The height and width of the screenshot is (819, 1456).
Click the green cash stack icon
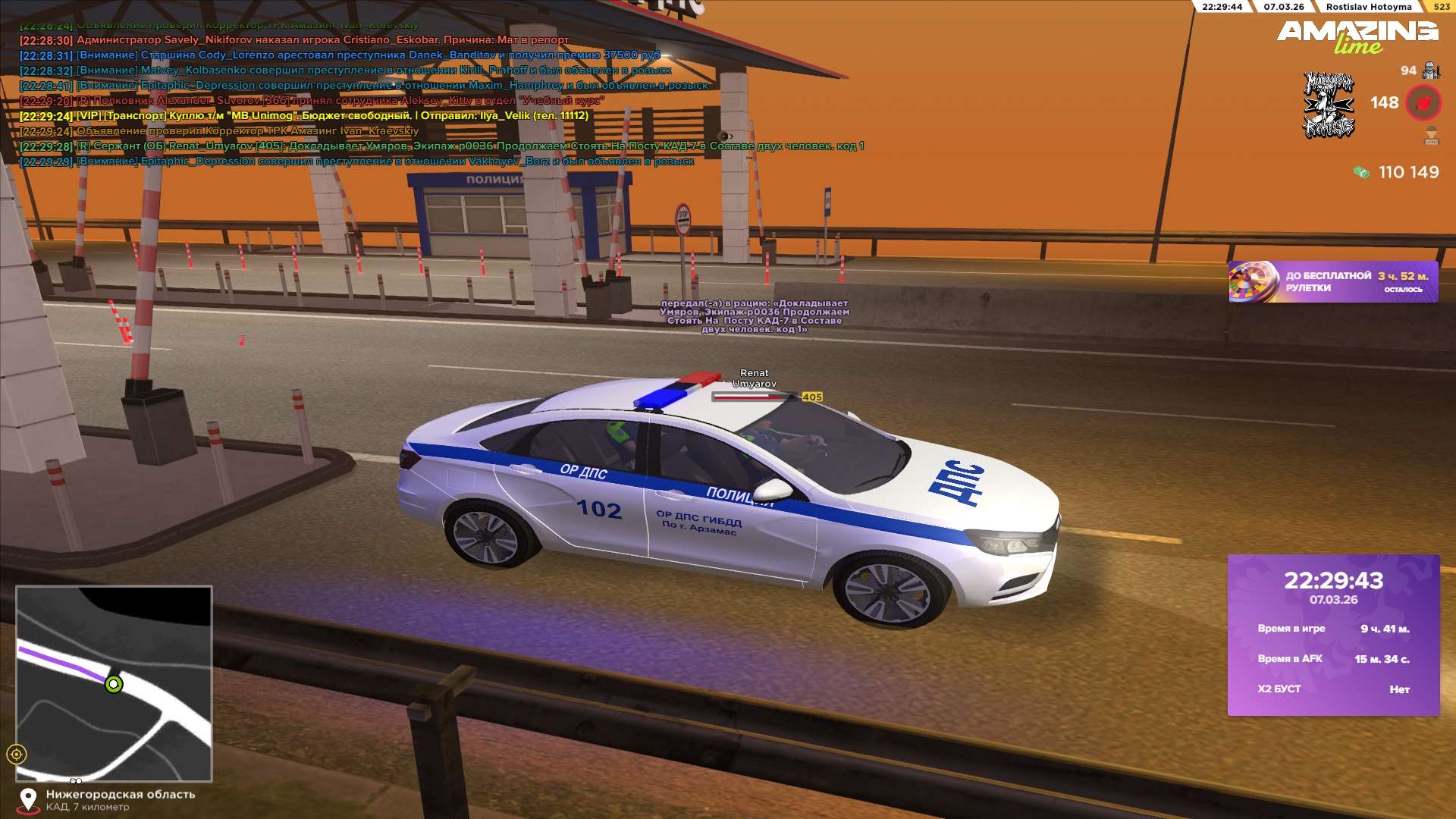(1361, 173)
